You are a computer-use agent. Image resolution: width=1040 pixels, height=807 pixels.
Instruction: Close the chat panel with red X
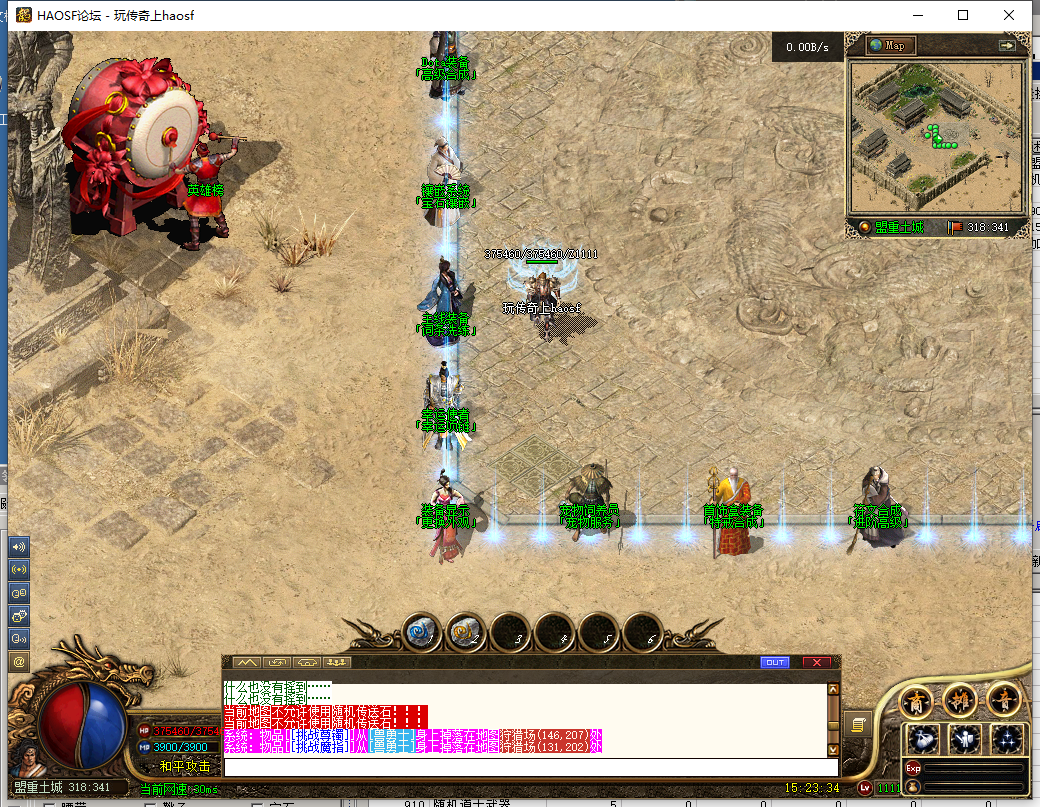click(x=816, y=662)
